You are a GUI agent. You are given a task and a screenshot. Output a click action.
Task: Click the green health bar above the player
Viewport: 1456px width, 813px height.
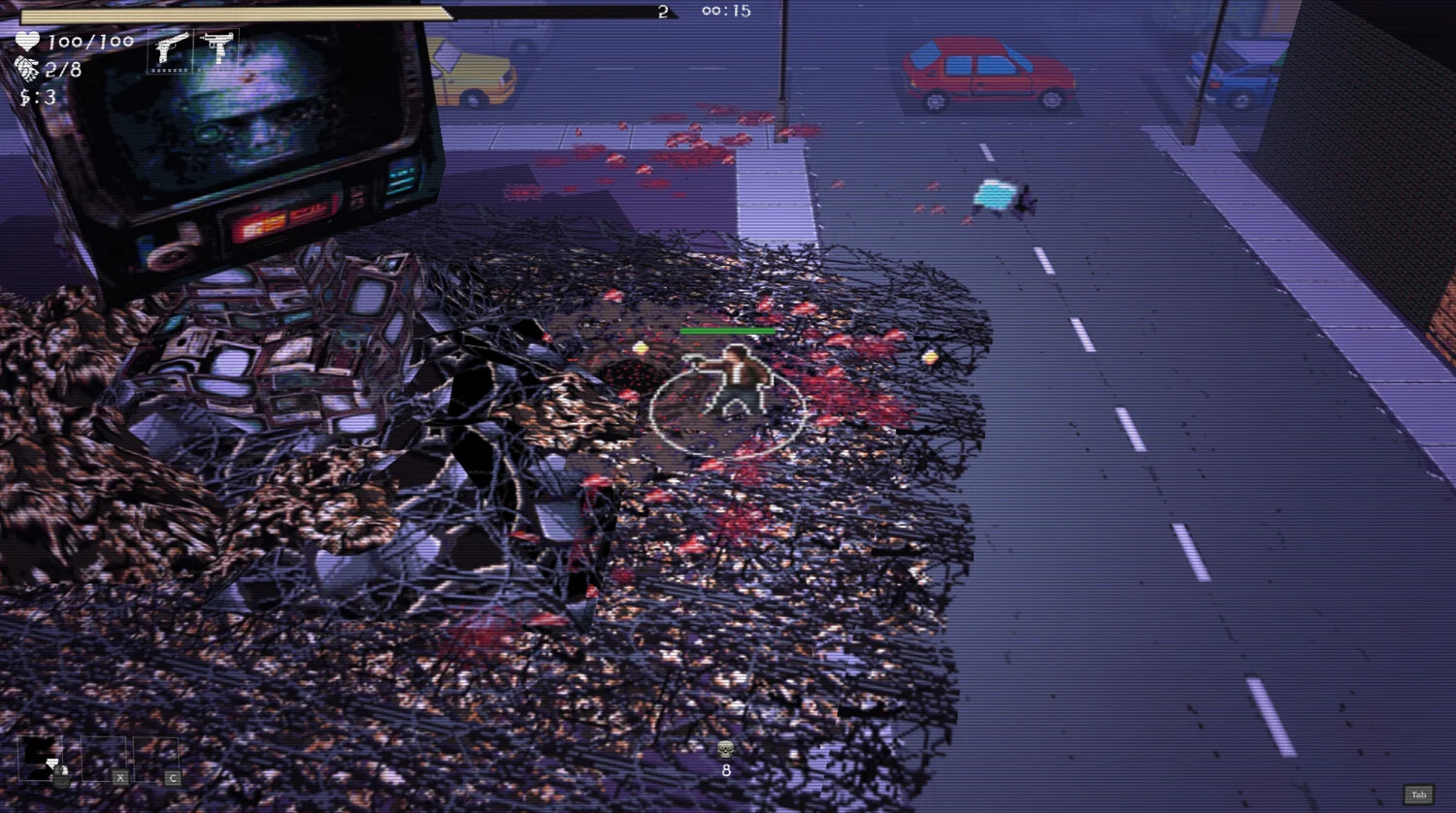[x=728, y=330]
